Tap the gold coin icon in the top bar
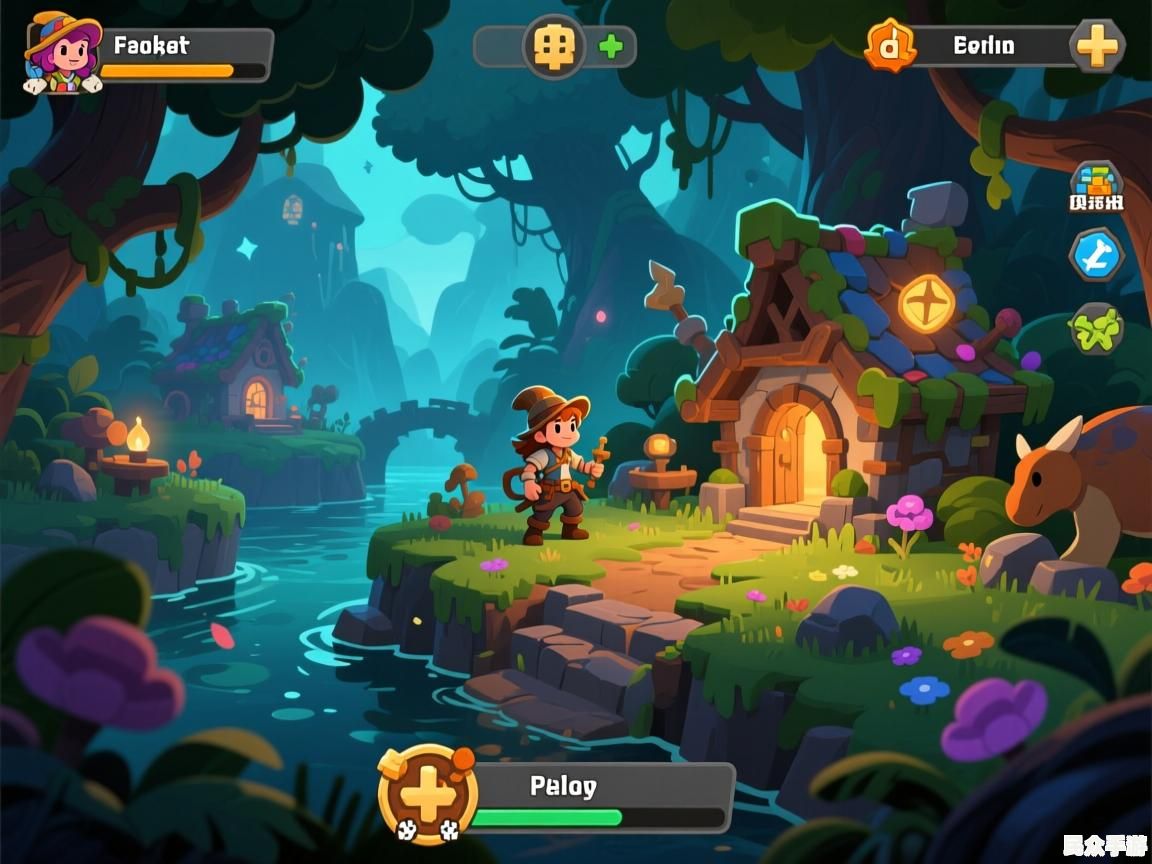The height and width of the screenshot is (864, 1152). [553, 46]
